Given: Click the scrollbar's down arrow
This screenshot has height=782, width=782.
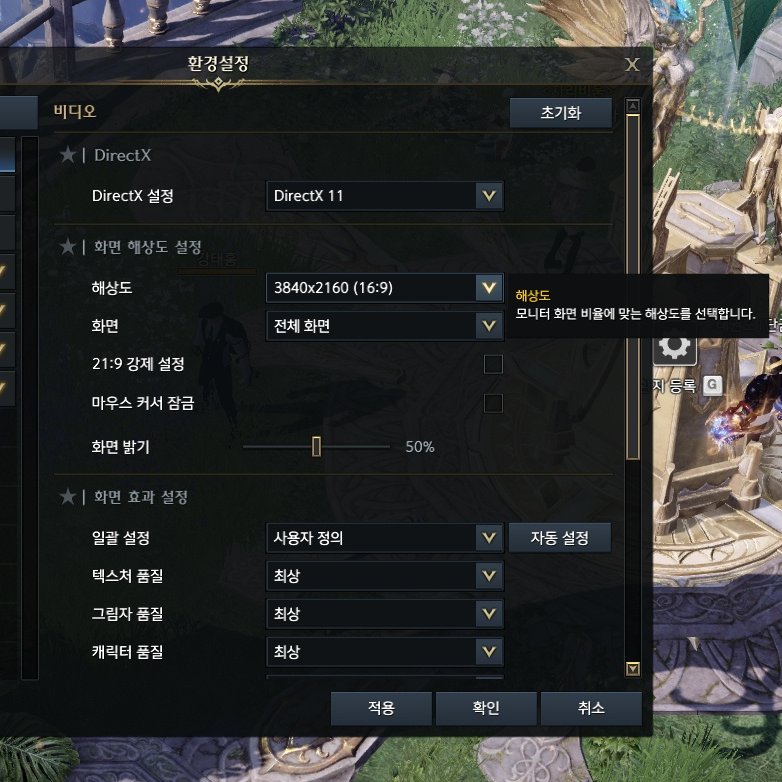Looking at the screenshot, I should tap(632, 669).
